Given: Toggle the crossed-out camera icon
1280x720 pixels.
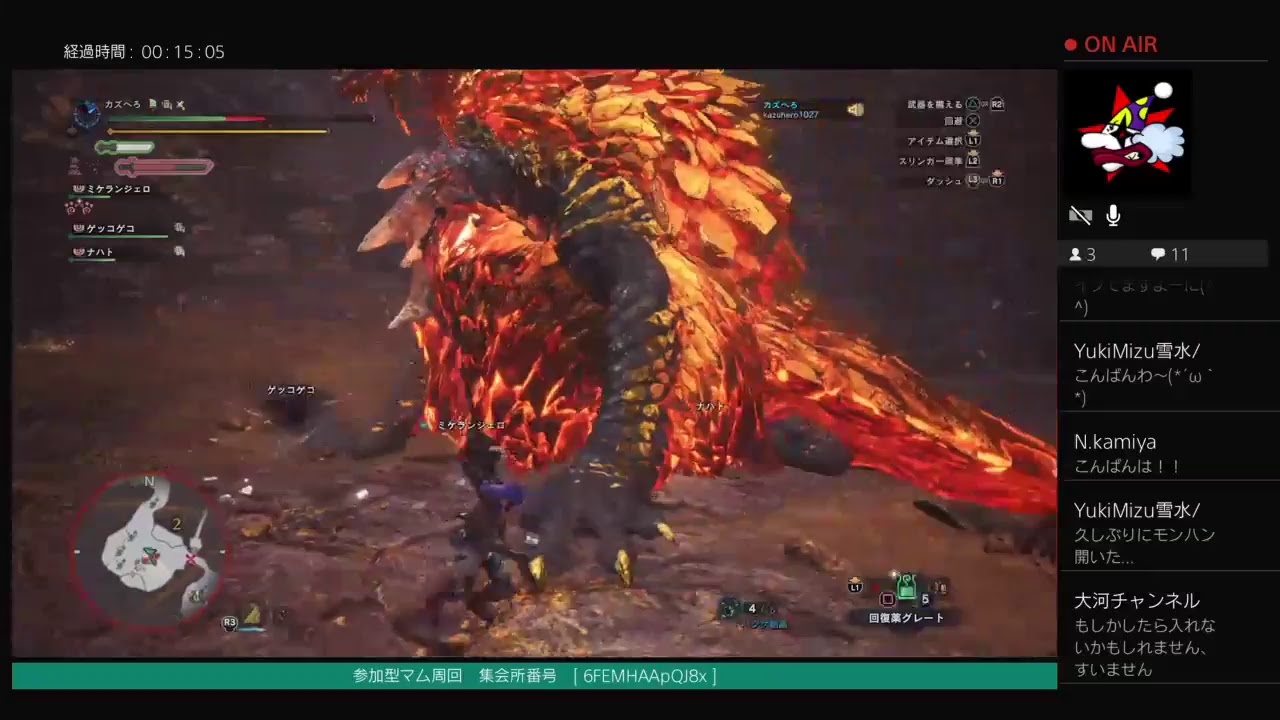Looking at the screenshot, I should [1081, 215].
